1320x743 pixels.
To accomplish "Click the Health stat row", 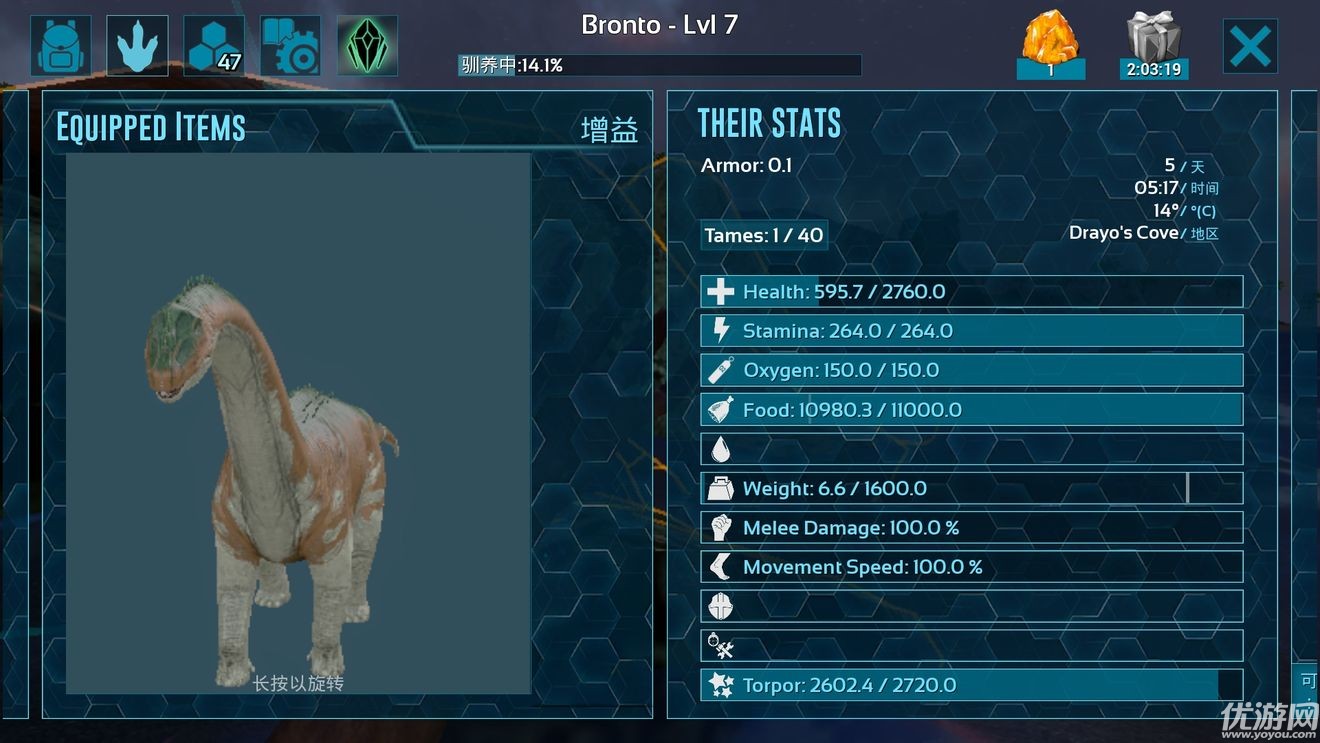I will (971, 292).
